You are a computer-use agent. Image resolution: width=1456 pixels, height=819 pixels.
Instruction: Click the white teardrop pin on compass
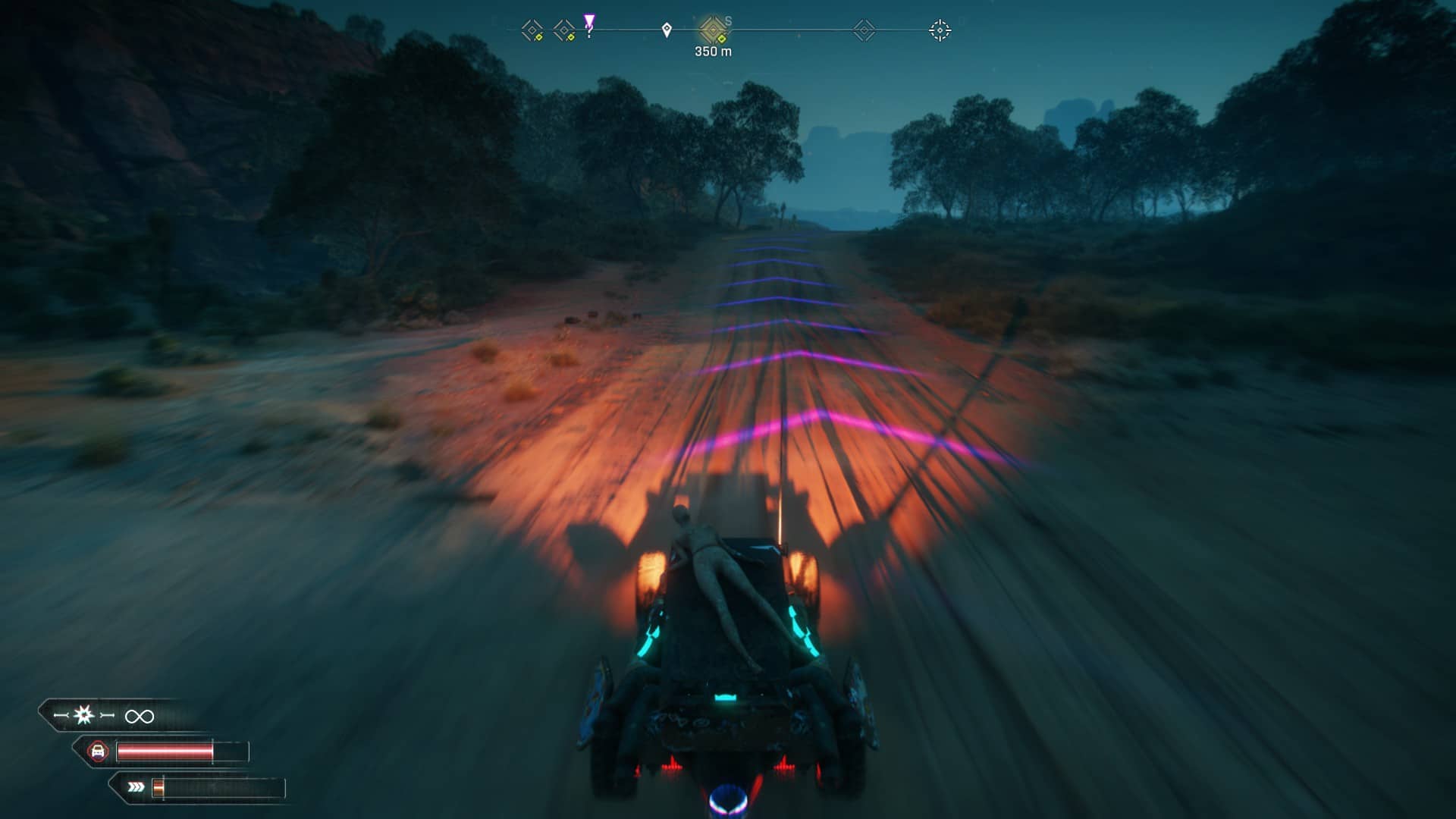667,30
